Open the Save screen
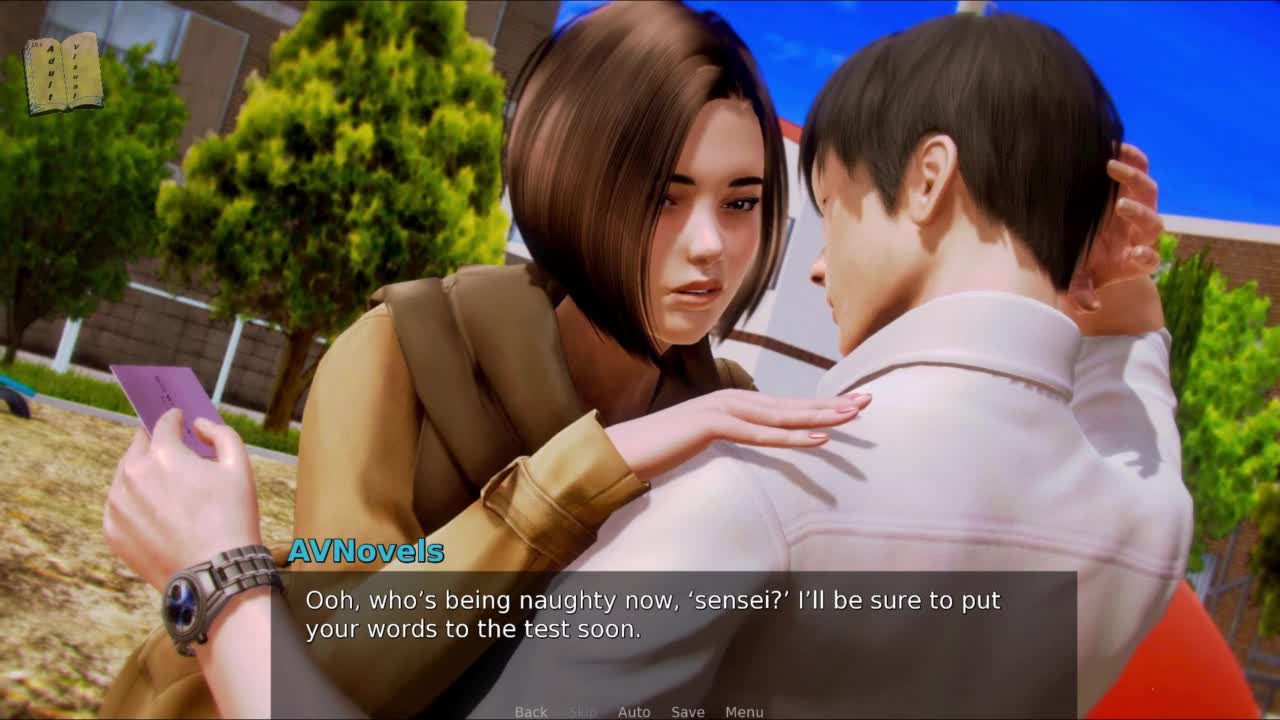This screenshot has height=720, width=1280. point(688,712)
